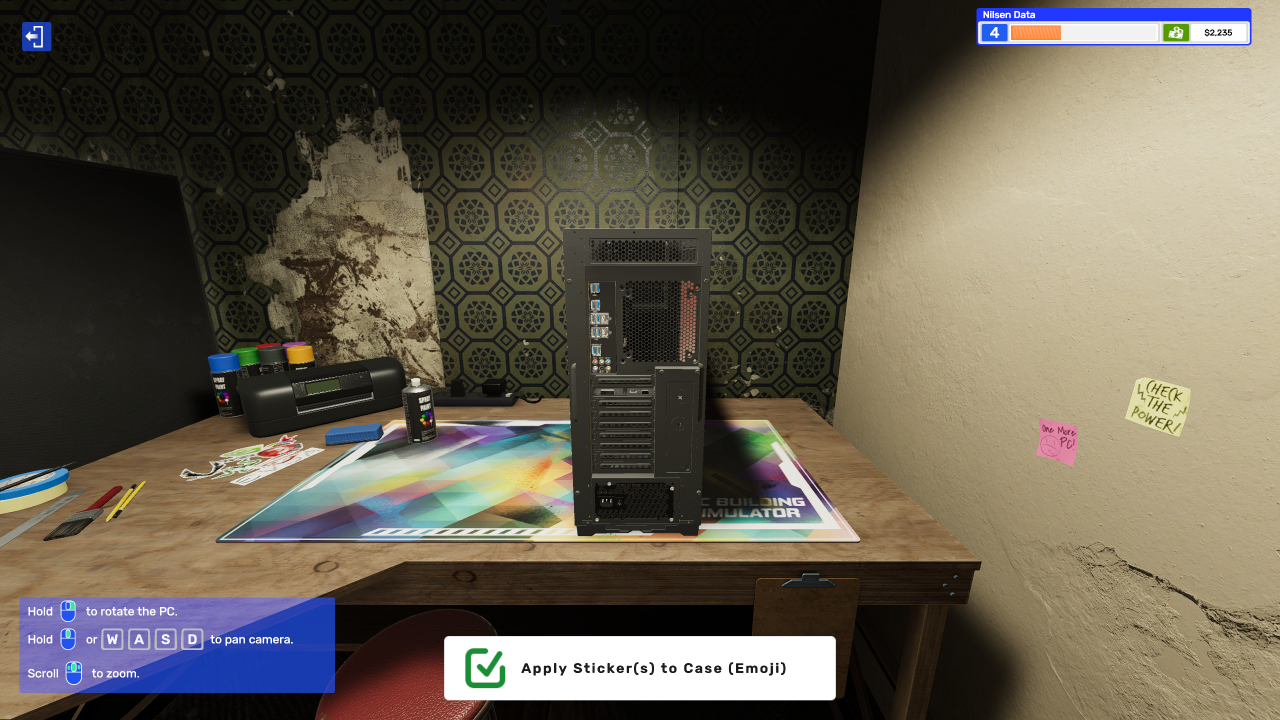
Task: Click the green money bag icon in Nilsen Data panel
Action: [x=1176, y=32]
